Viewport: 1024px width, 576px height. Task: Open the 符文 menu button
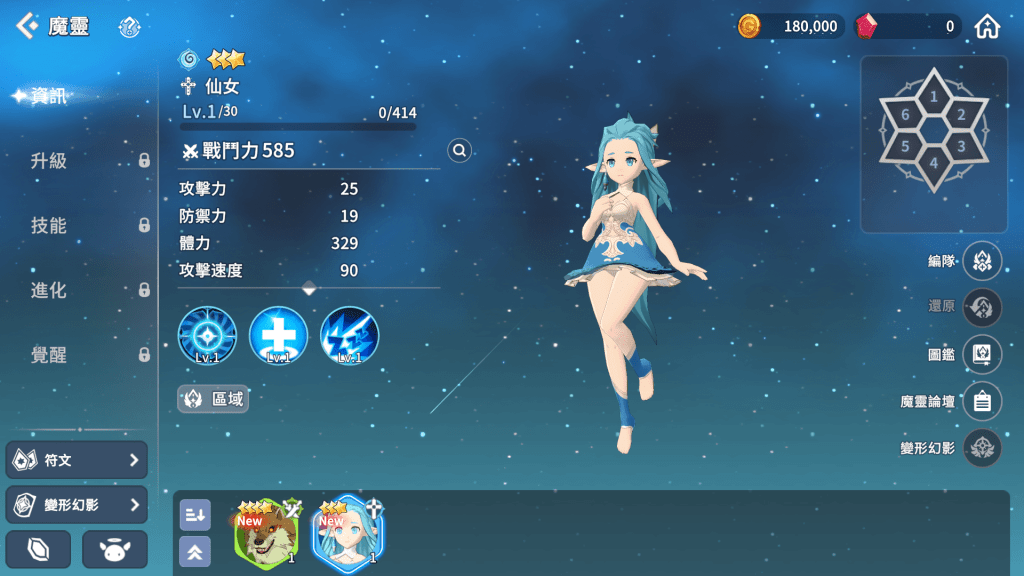click(77, 460)
